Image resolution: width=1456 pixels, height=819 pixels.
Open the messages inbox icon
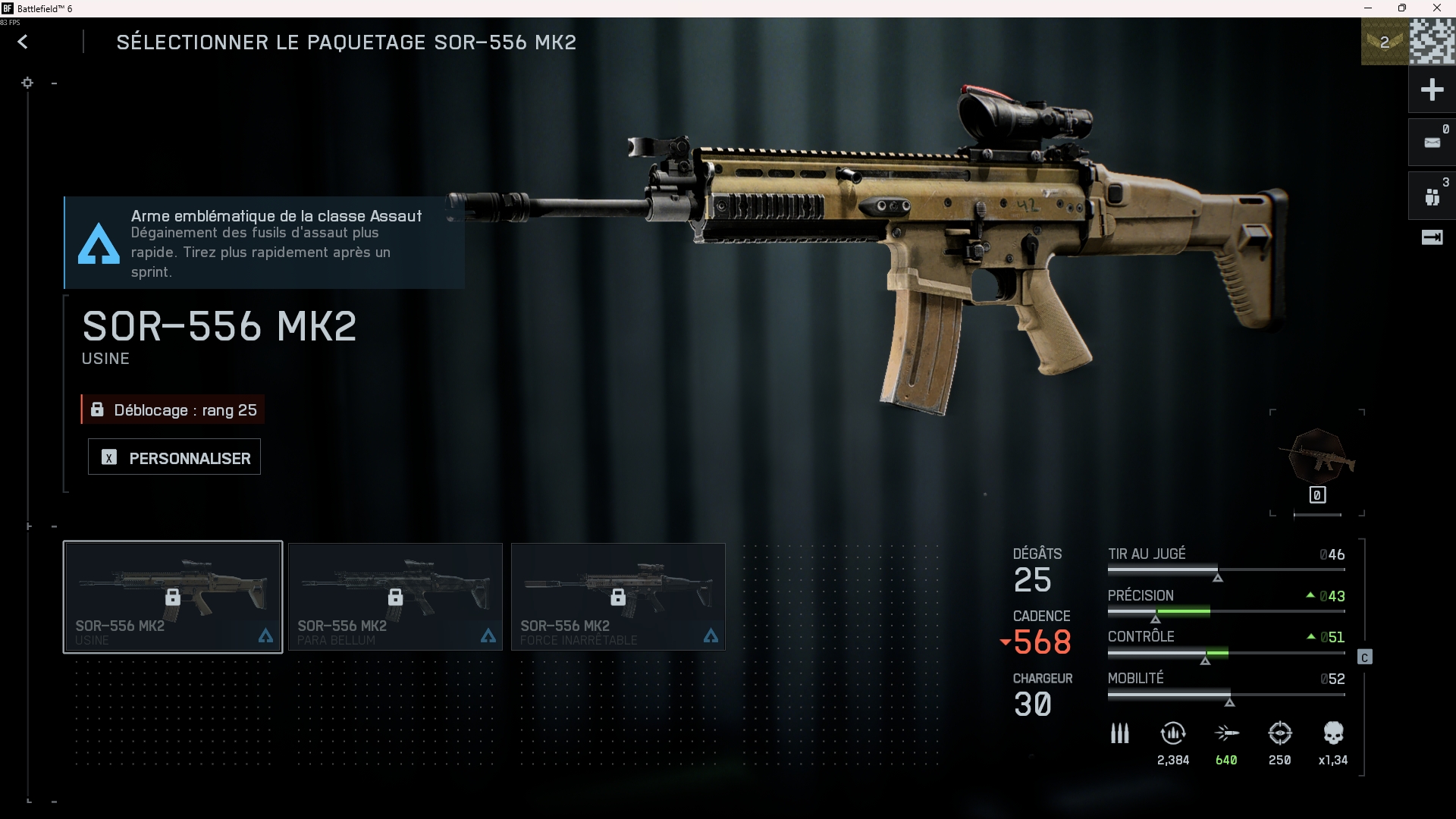click(x=1432, y=142)
